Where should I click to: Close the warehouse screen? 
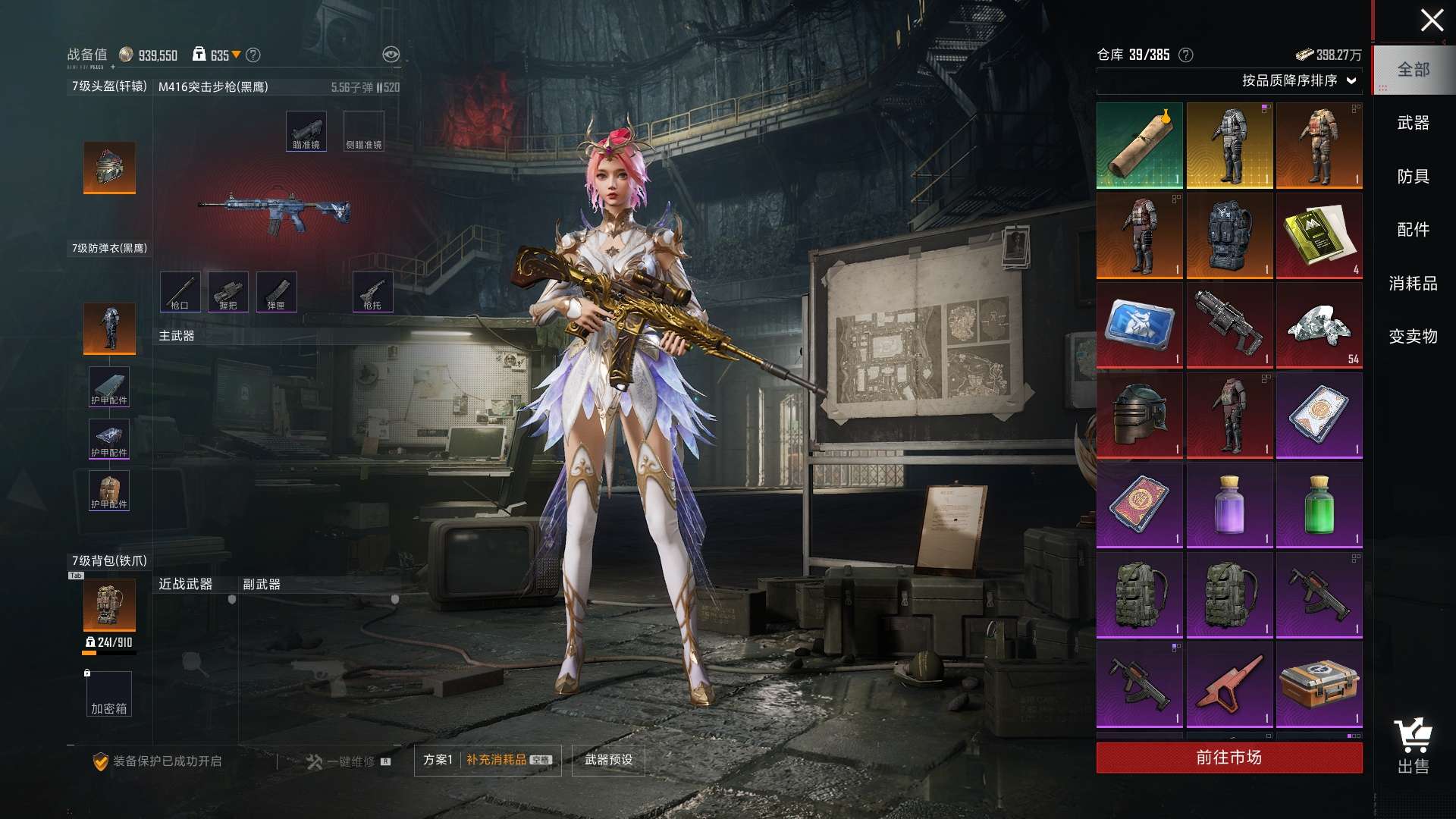pyautogui.click(x=1431, y=20)
